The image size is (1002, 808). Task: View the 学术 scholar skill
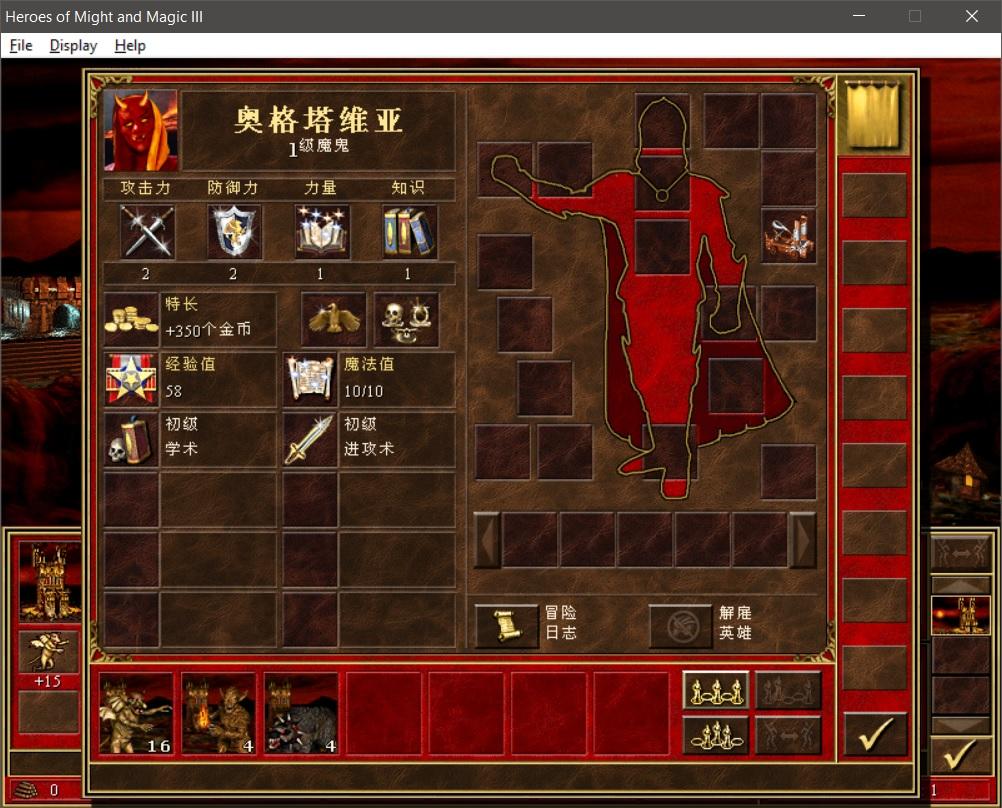click(131, 440)
